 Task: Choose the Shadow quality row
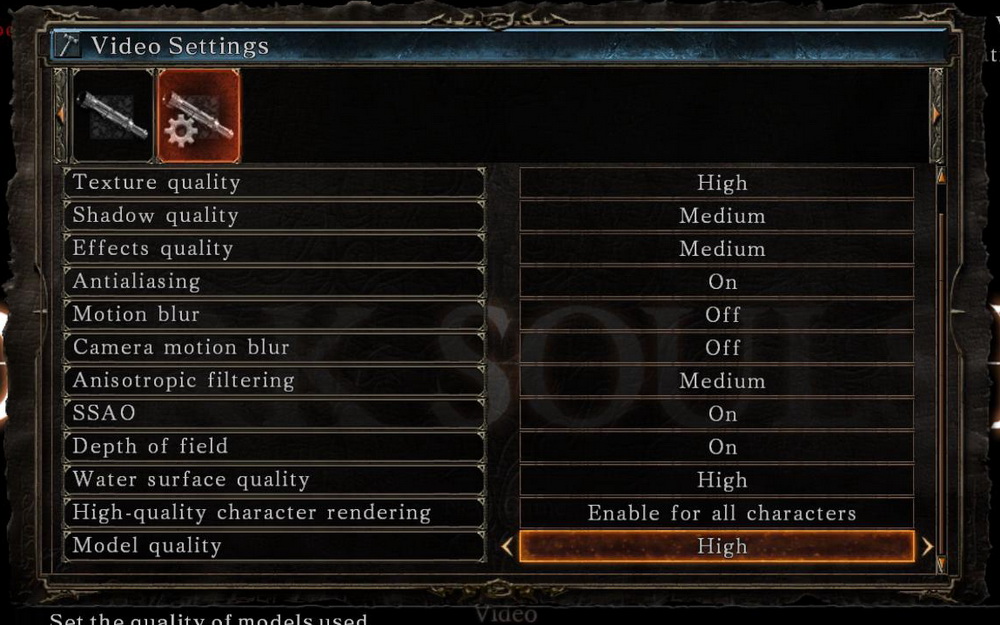pyautogui.click(x=274, y=216)
